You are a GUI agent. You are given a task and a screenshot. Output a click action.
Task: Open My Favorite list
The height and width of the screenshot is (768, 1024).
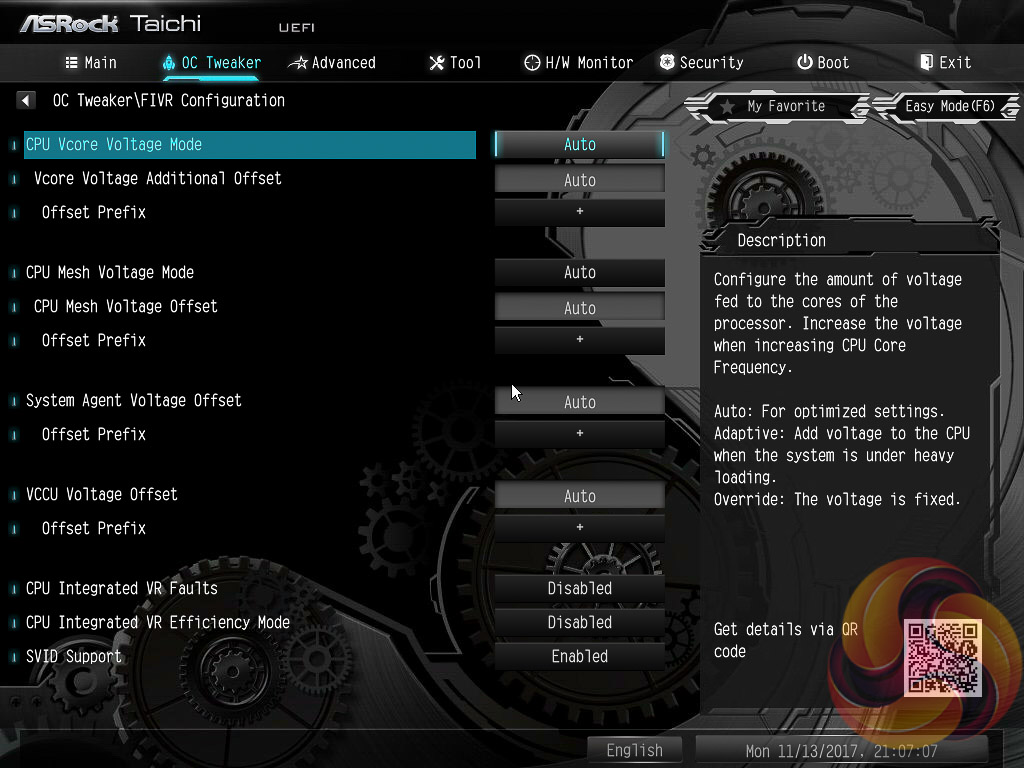(x=773, y=106)
